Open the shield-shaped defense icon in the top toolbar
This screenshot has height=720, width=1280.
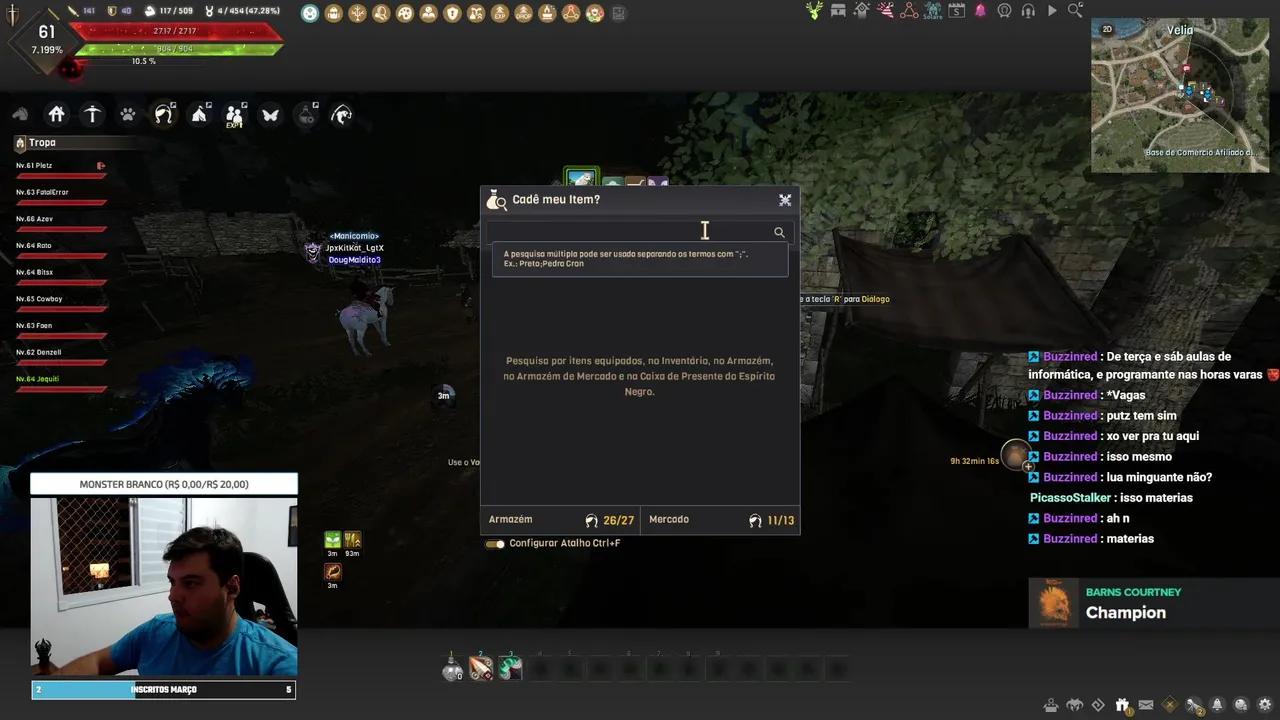(451, 12)
